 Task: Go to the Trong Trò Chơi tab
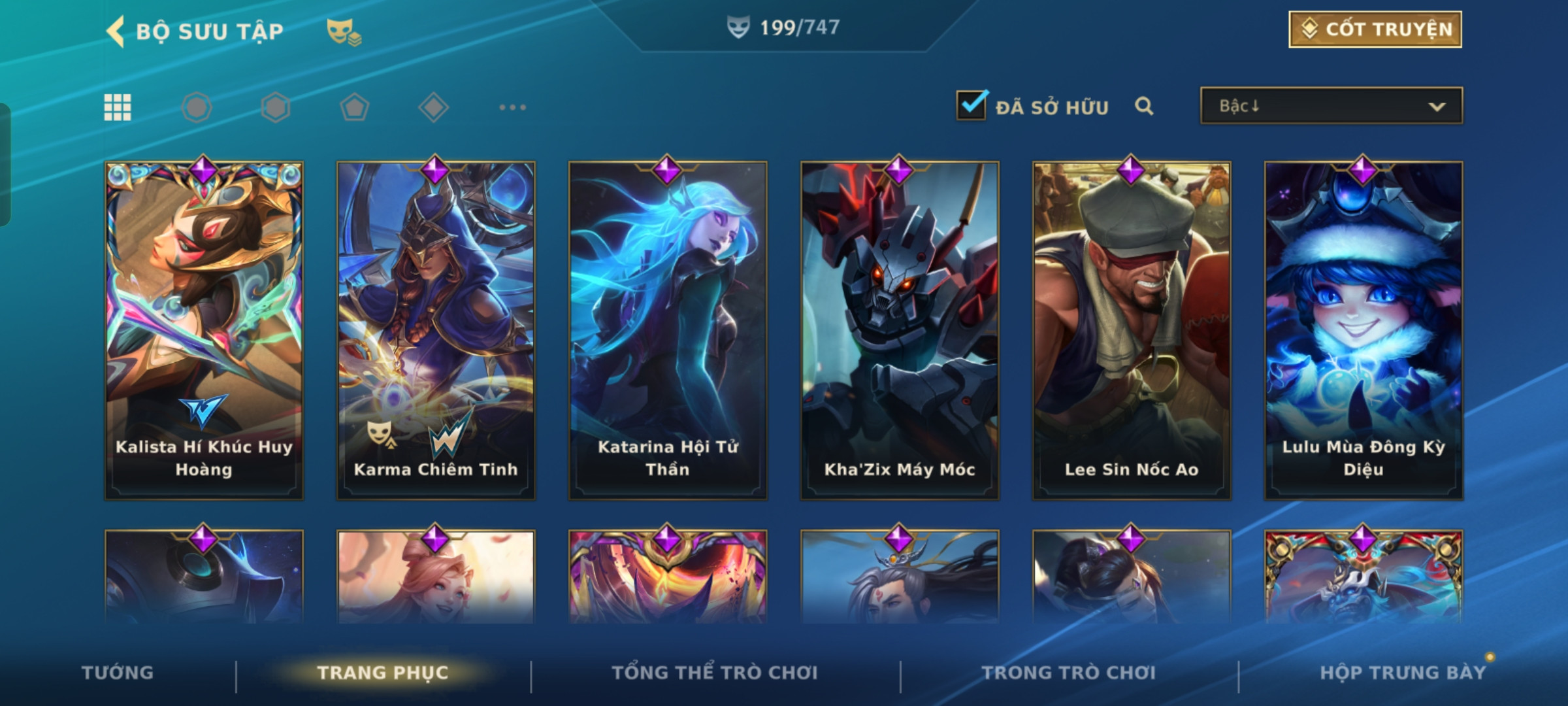(1068, 673)
